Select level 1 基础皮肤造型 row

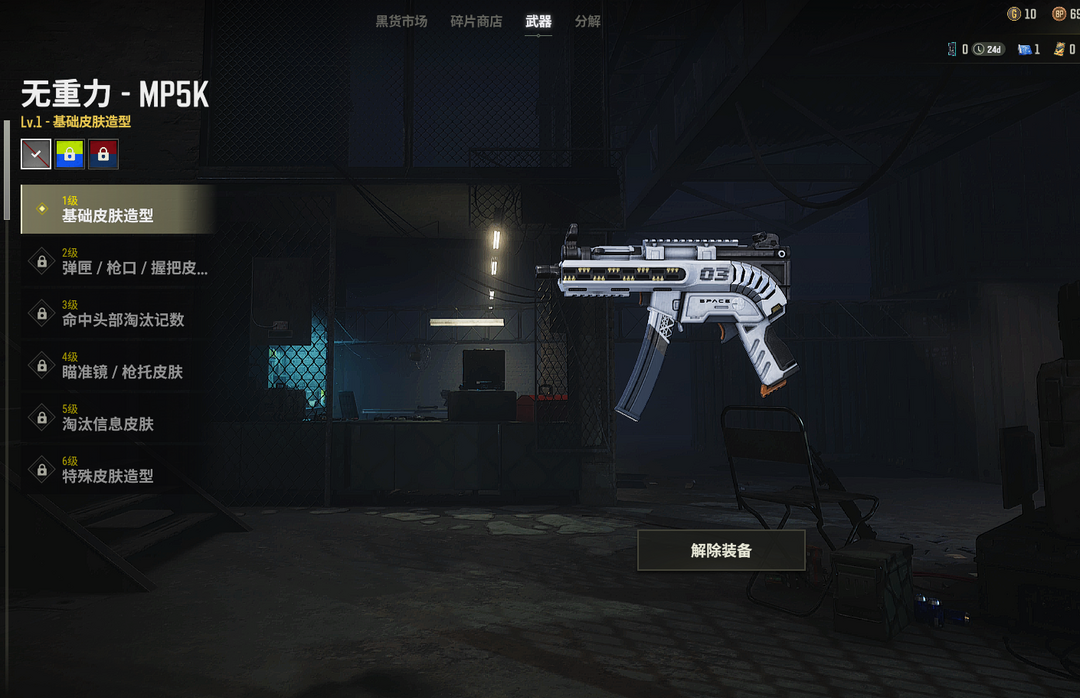point(118,209)
